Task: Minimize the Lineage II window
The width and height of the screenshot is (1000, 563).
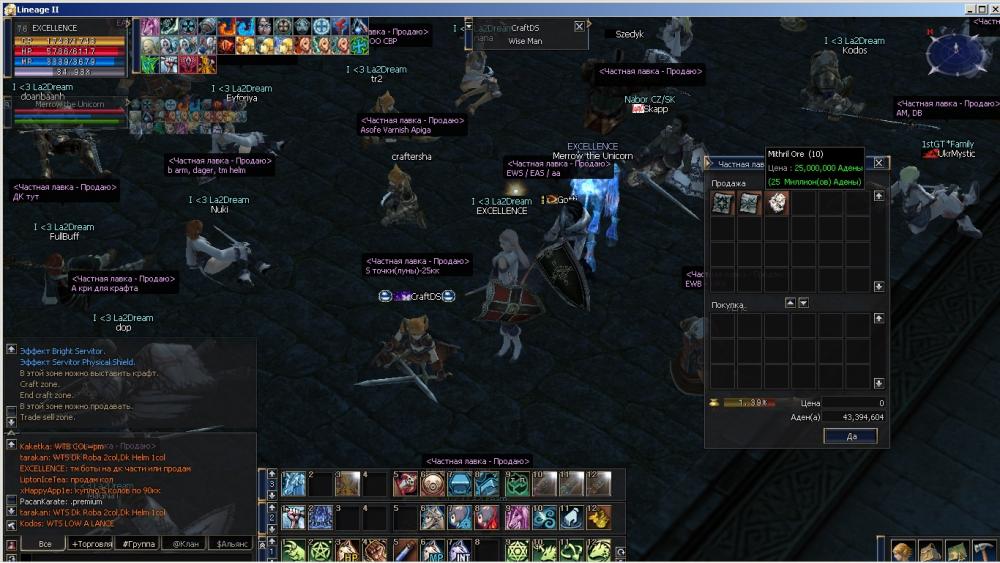Action: [x=969, y=8]
